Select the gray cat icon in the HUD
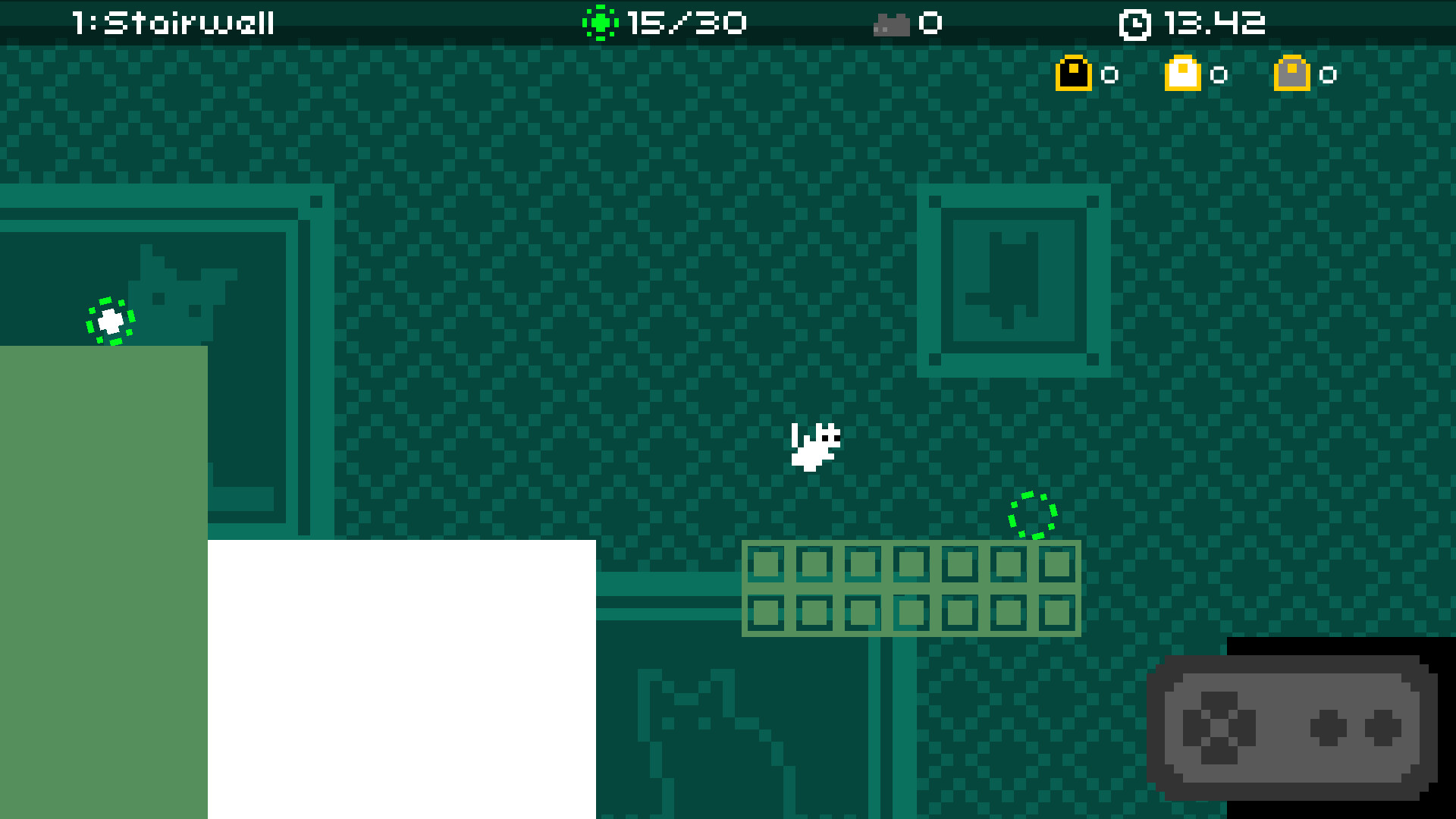Screen dimensions: 1456x819 tap(890, 23)
